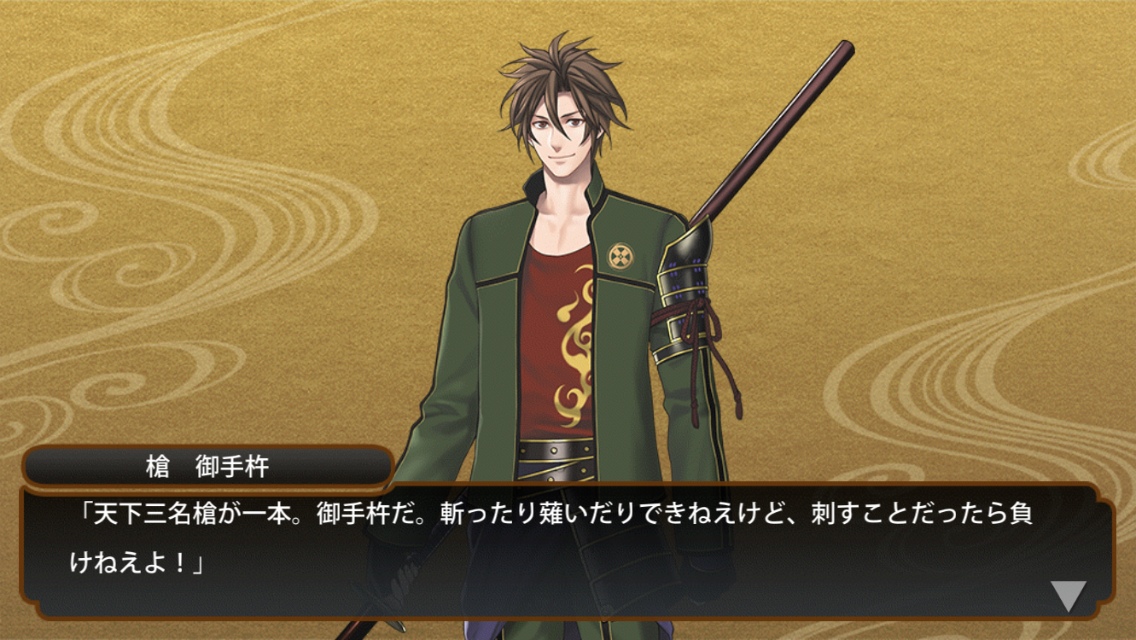The width and height of the screenshot is (1136, 640).
Task: Advance dialogue with the white triangle arrow
Action: click(x=1068, y=596)
